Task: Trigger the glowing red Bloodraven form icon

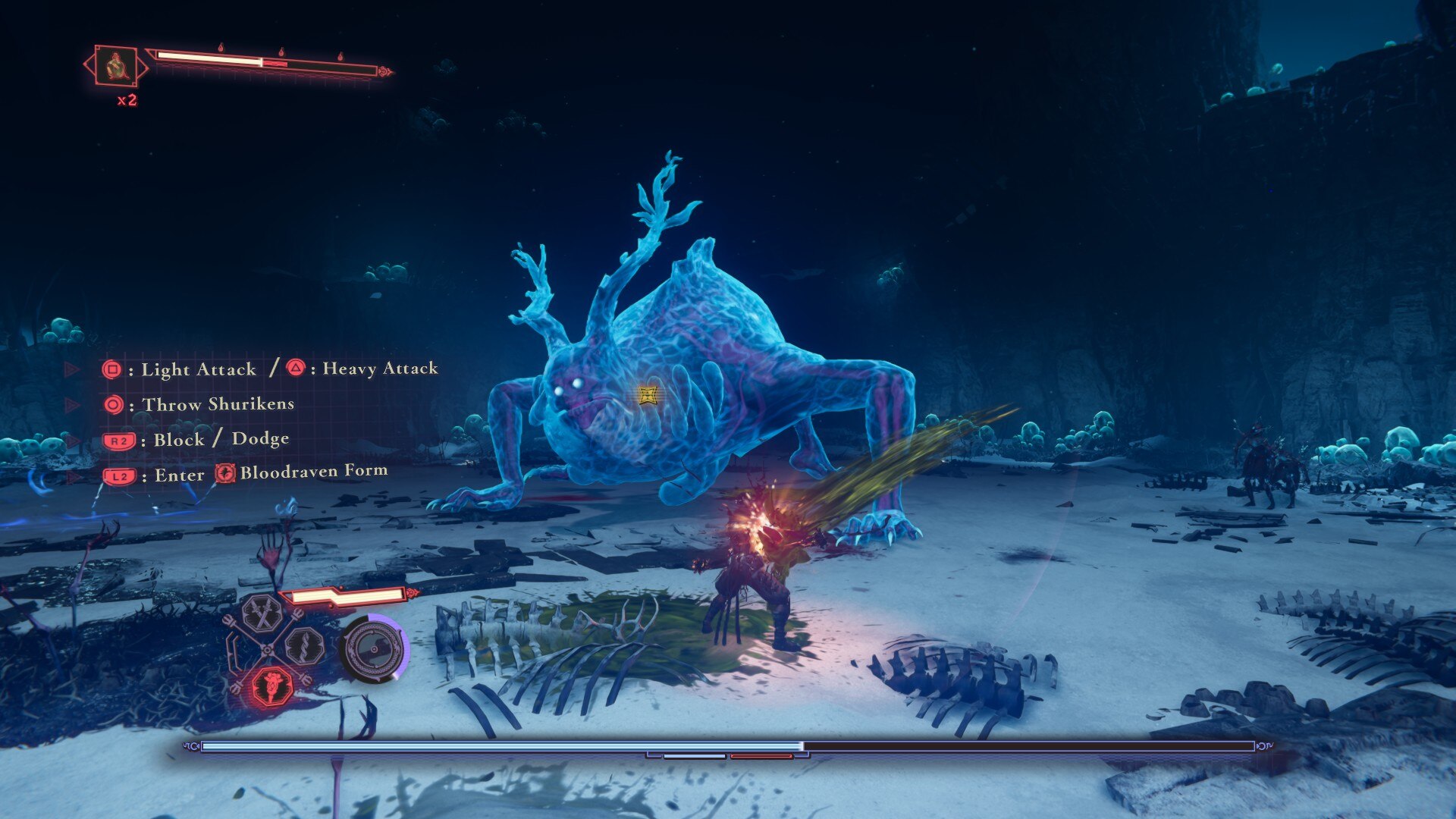Action: point(271,686)
